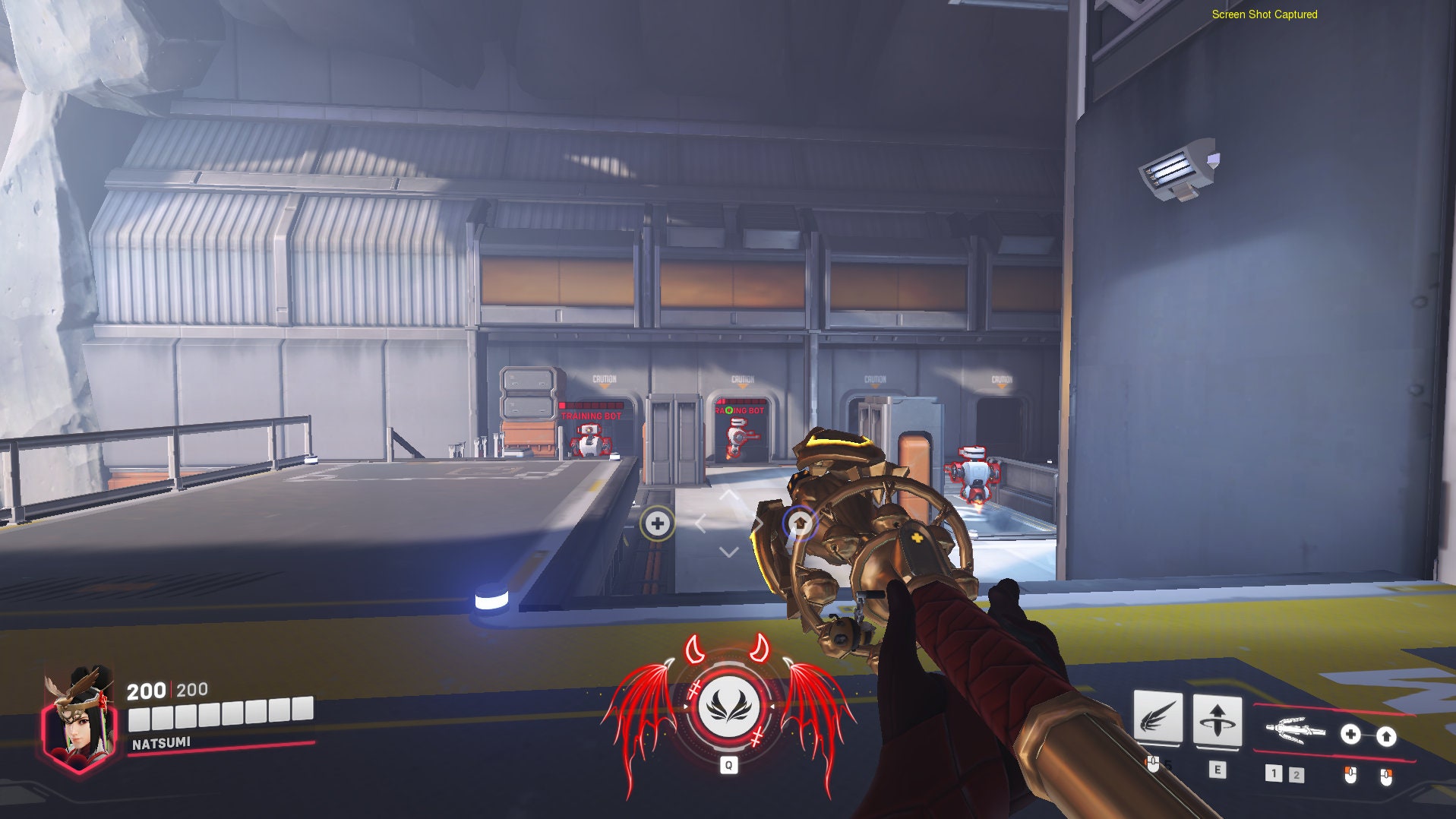The height and width of the screenshot is (819, 1456).
Task: Select the Resurrect ability icon above E
Action: (x=1218, y=719)
